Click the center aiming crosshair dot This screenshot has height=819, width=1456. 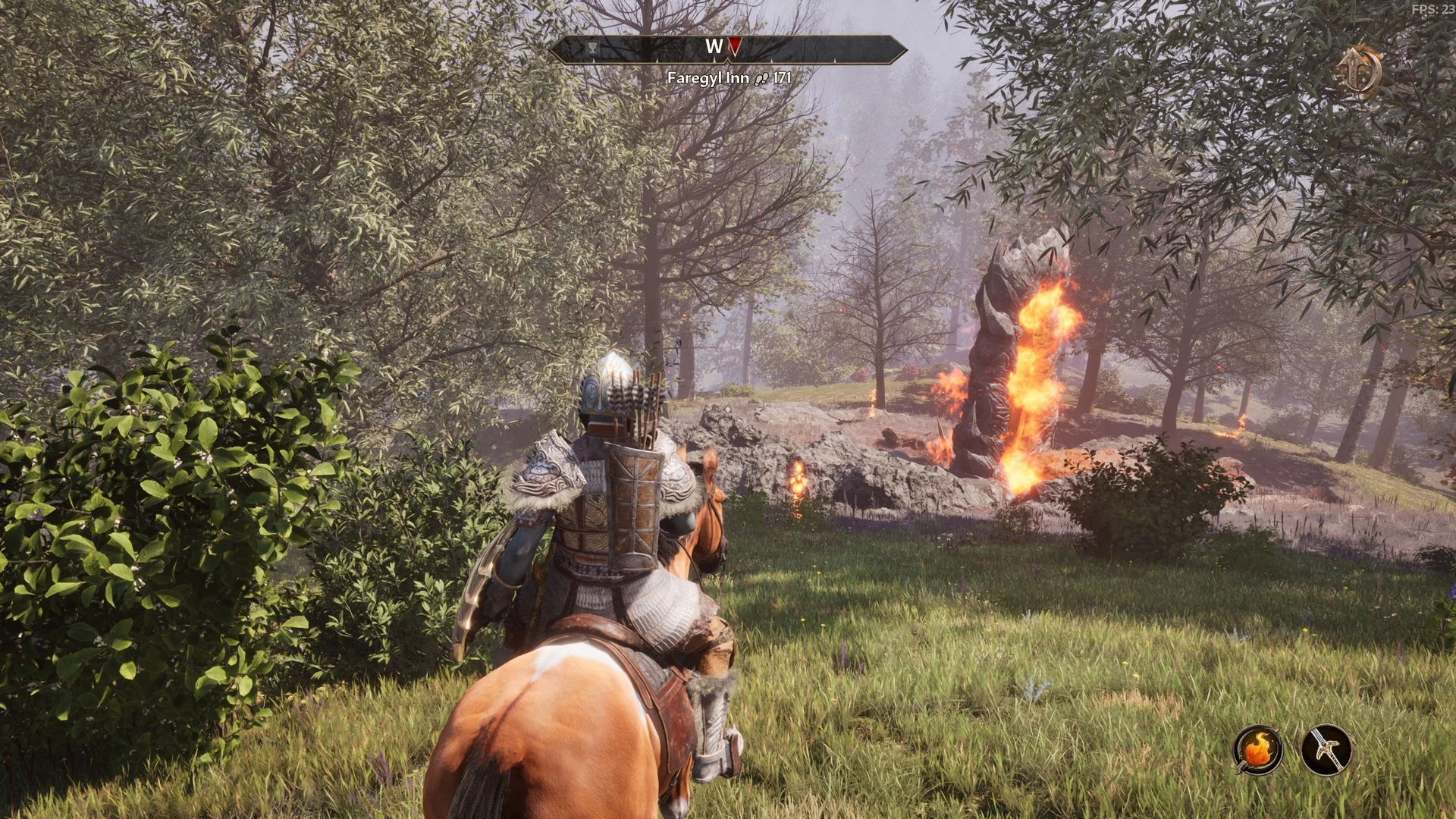[x=728, y=409]
